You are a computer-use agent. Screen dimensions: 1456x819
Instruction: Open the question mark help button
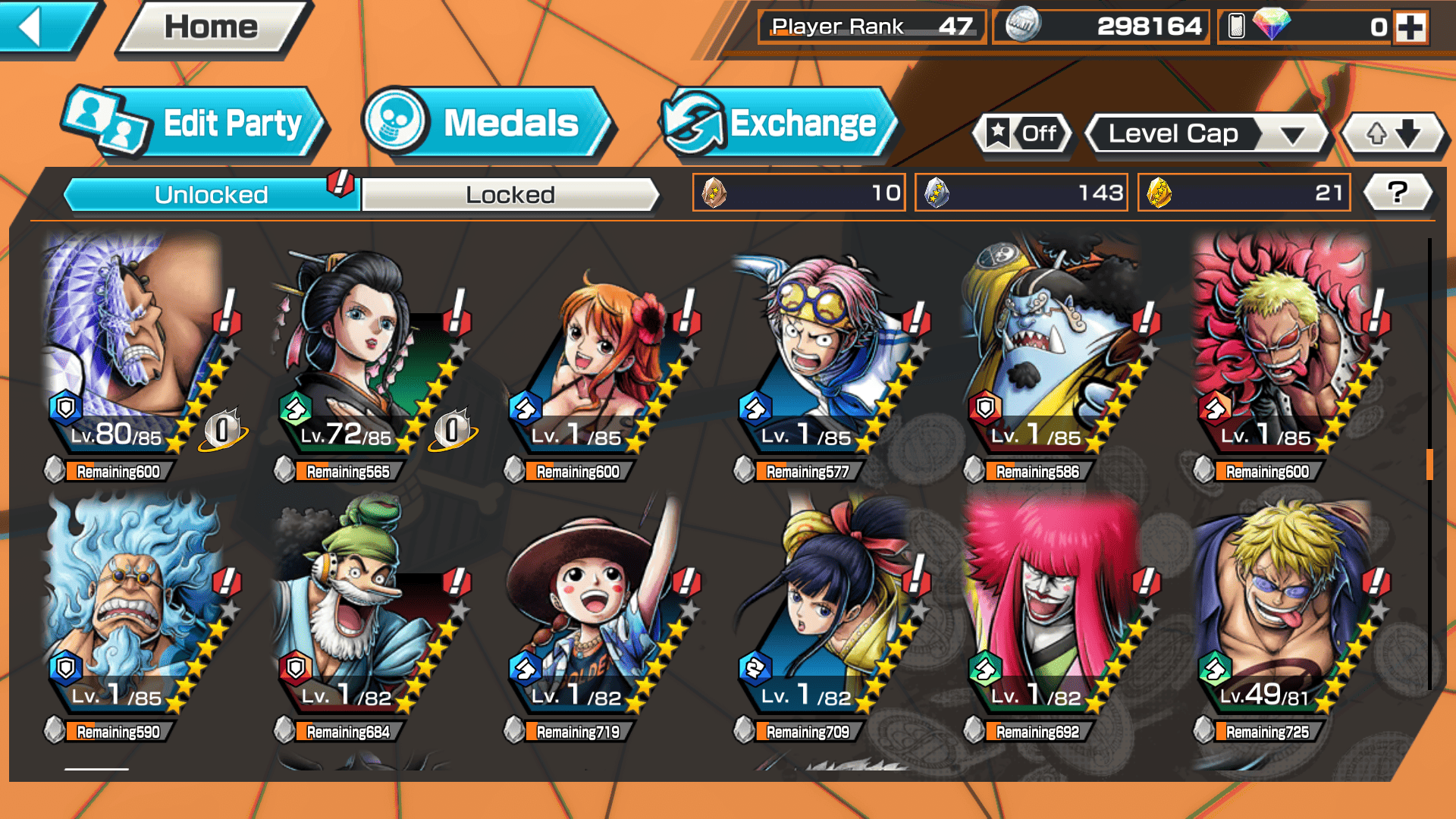(1397, 193)
